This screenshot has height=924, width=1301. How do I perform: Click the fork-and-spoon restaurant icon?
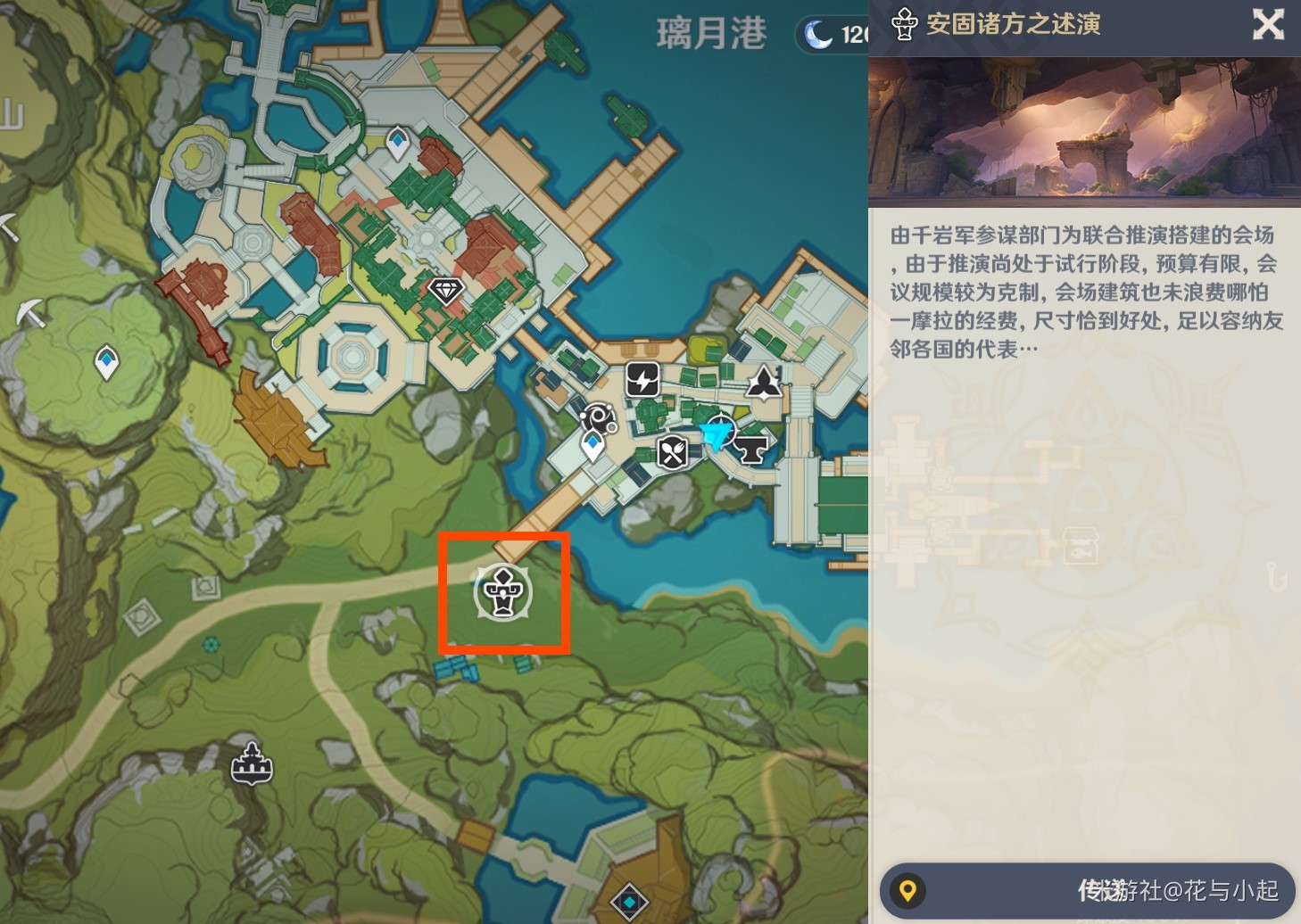(x=670, y=452)
